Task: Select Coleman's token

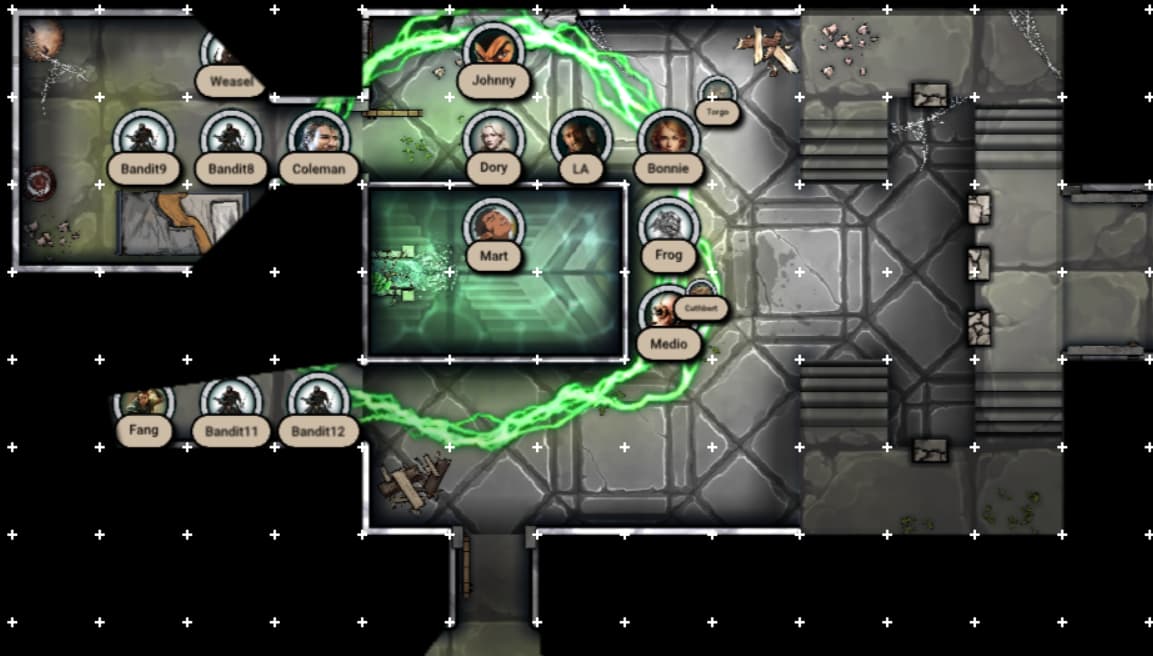Action: click(318, 138)
